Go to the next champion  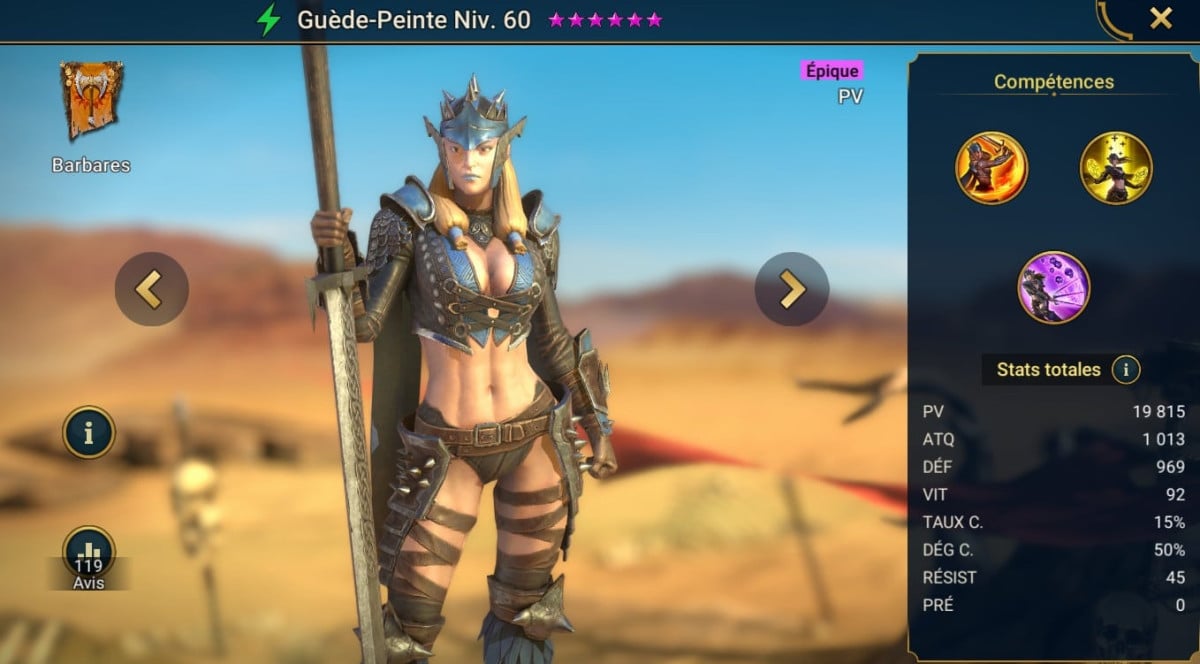(x=791, y=289)
